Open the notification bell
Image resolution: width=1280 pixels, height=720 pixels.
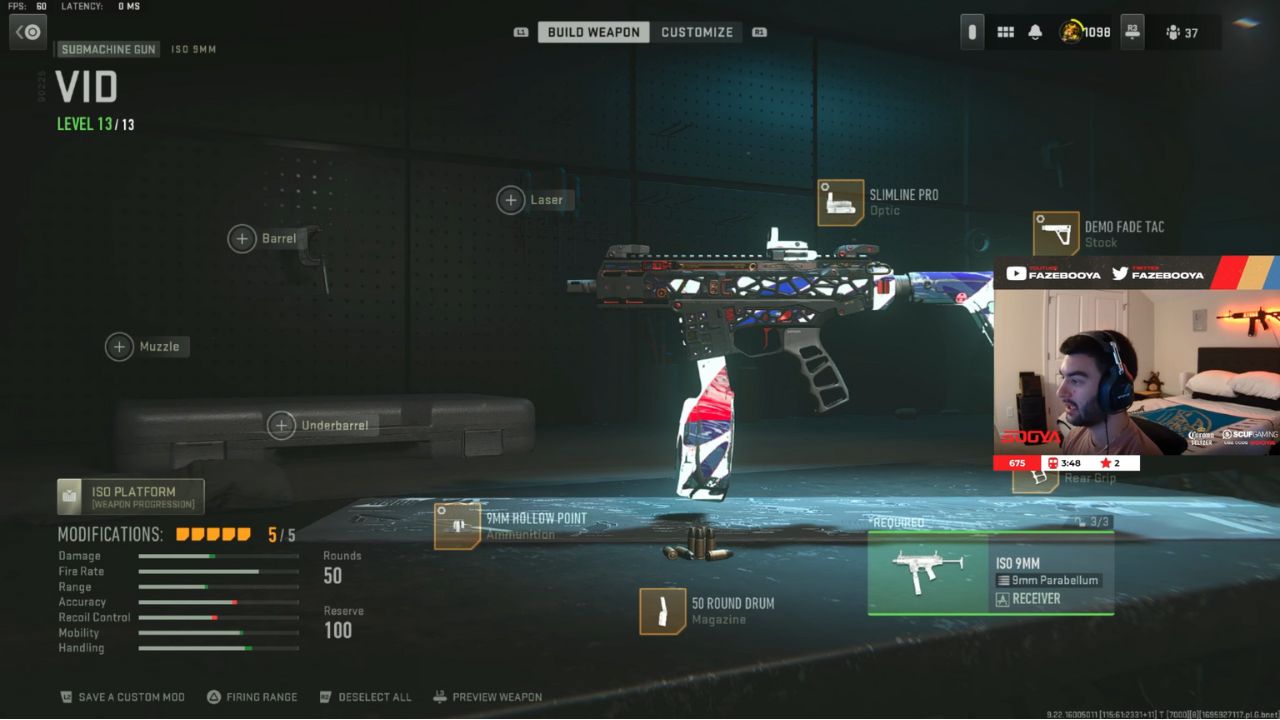coord(1035,31)
